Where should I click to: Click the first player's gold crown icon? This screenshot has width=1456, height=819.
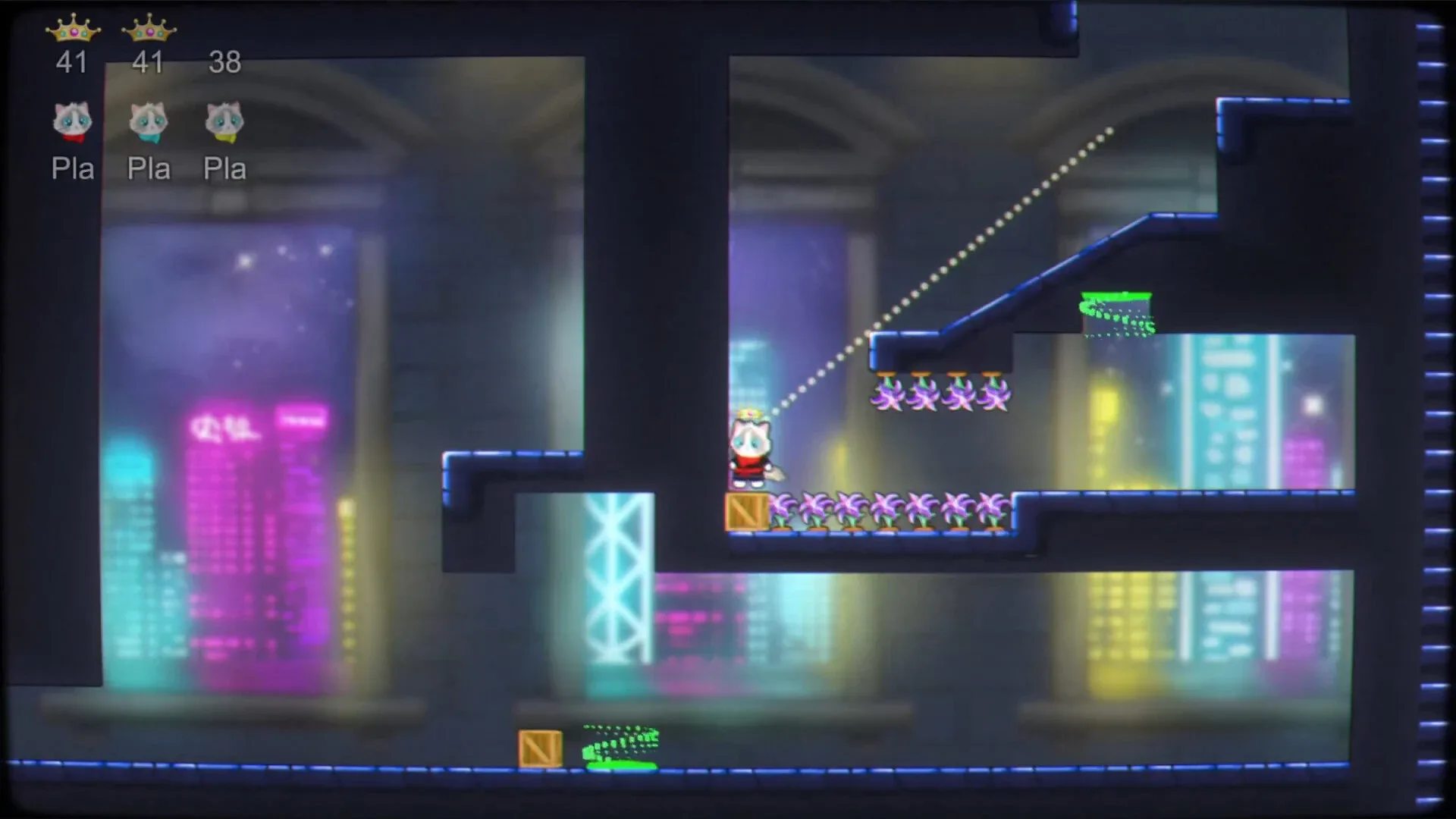tap(74, 29)
